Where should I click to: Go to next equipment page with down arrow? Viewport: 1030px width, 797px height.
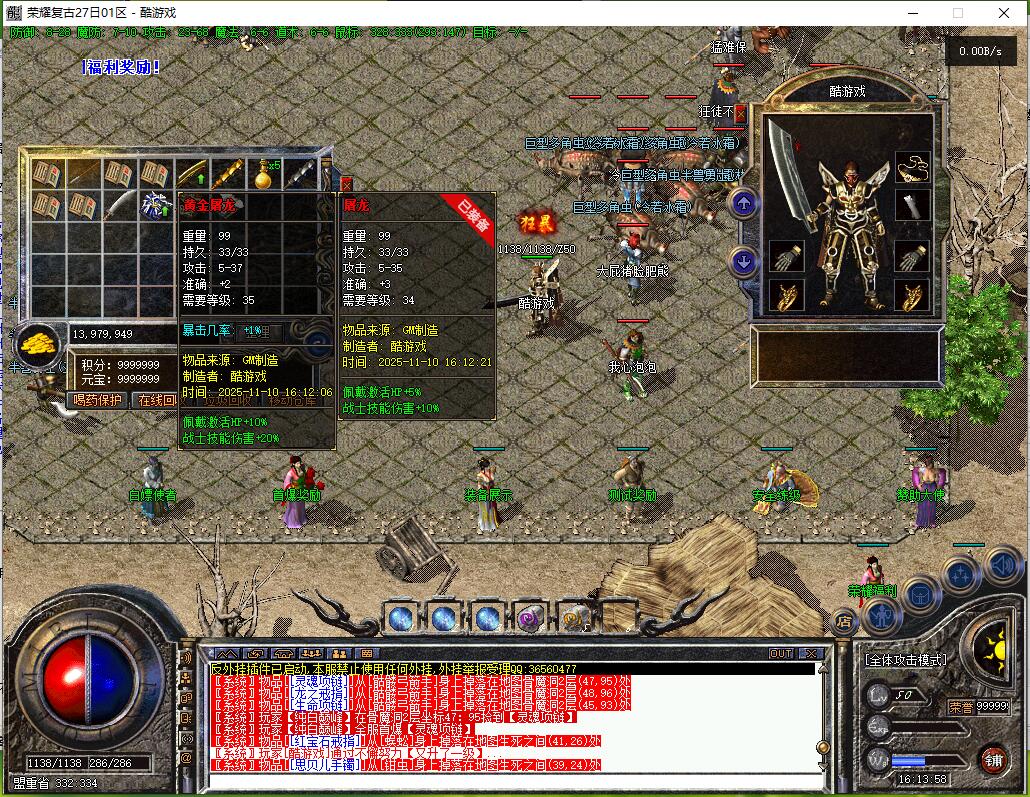coord(742,262)
